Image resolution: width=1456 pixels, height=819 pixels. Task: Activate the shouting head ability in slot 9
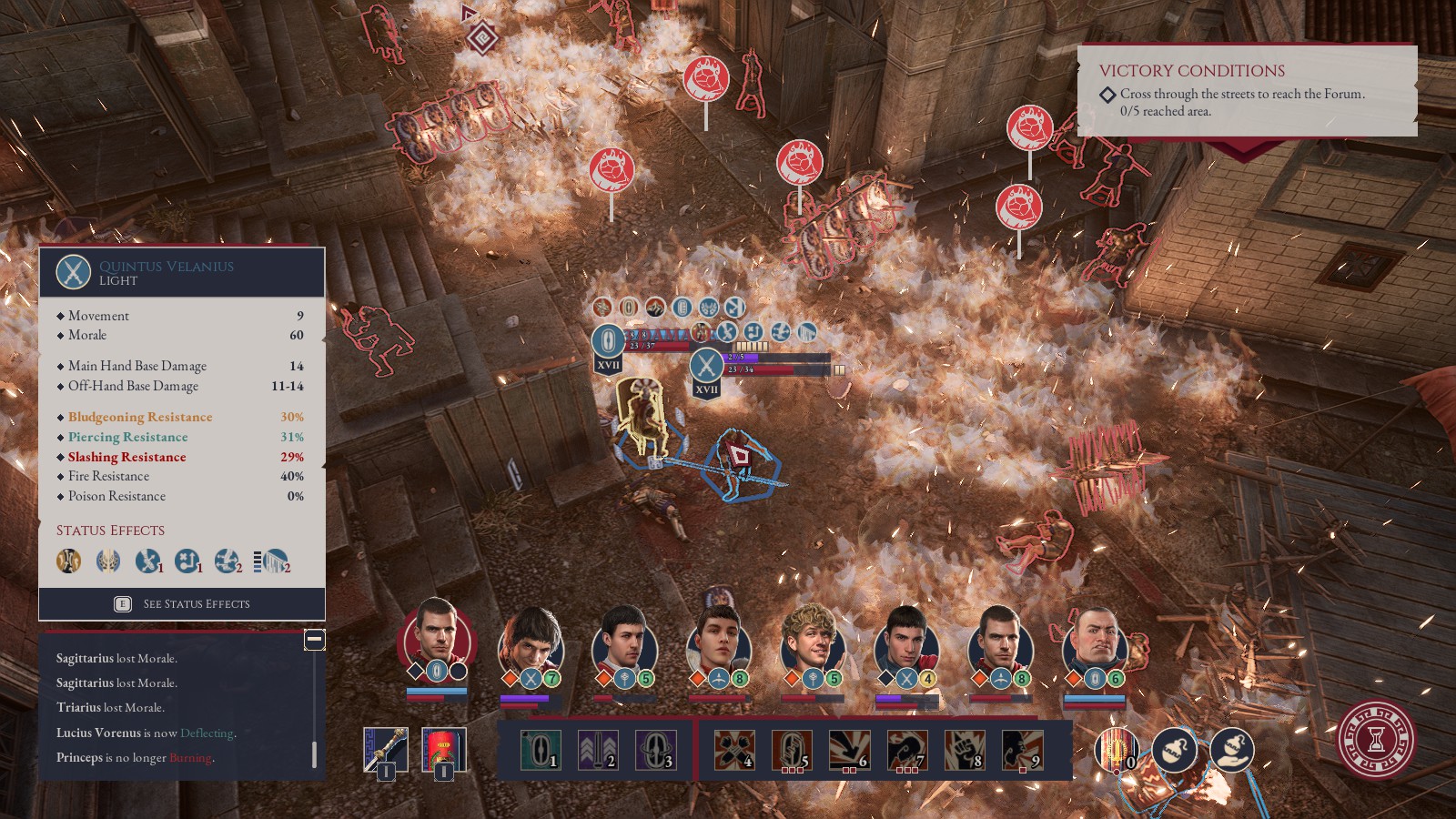pos(1022,750)
